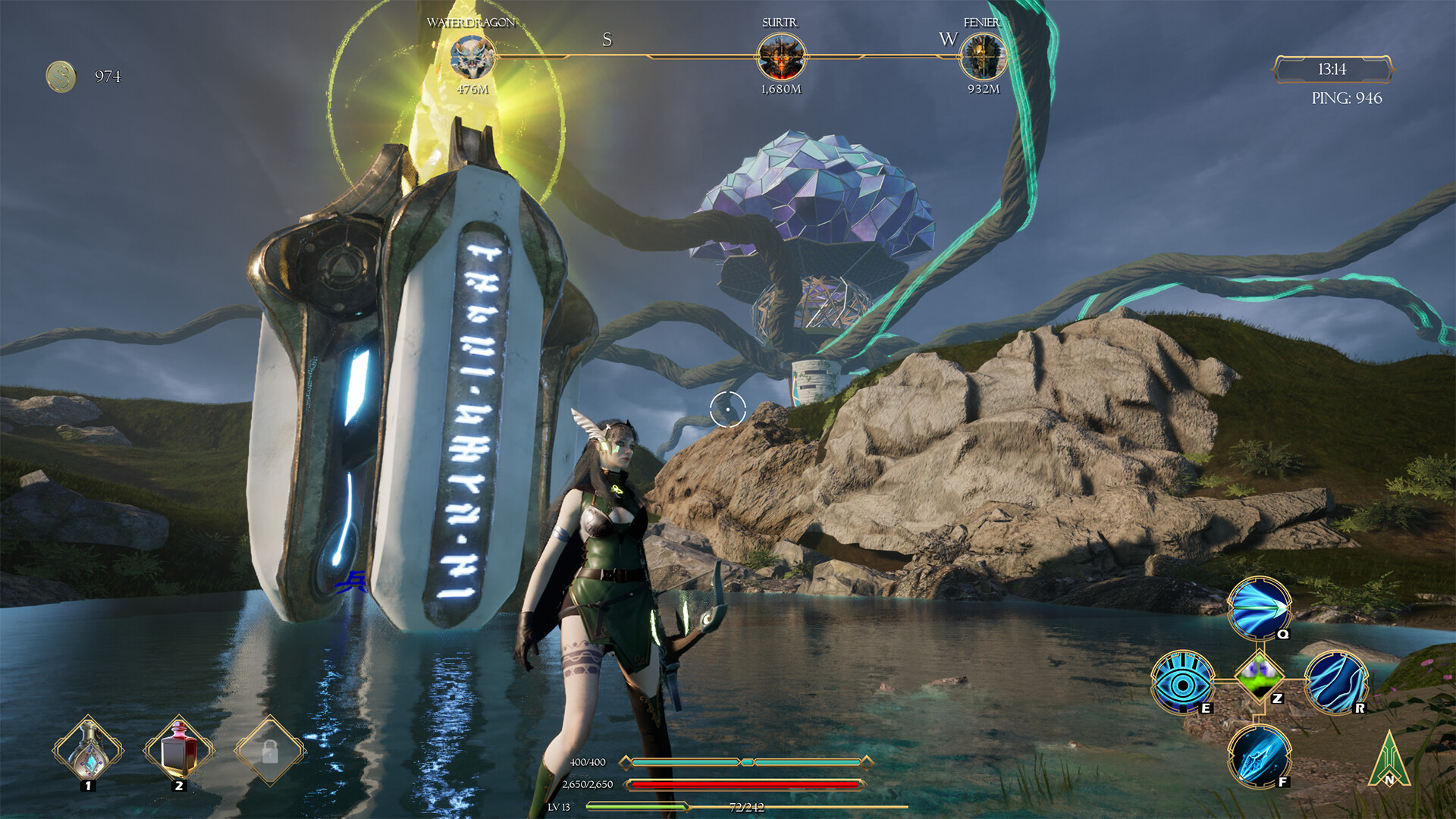Click the PING: 946 indicator
The width and height of the screenshot is (1456, 819).
[1346, 99]
